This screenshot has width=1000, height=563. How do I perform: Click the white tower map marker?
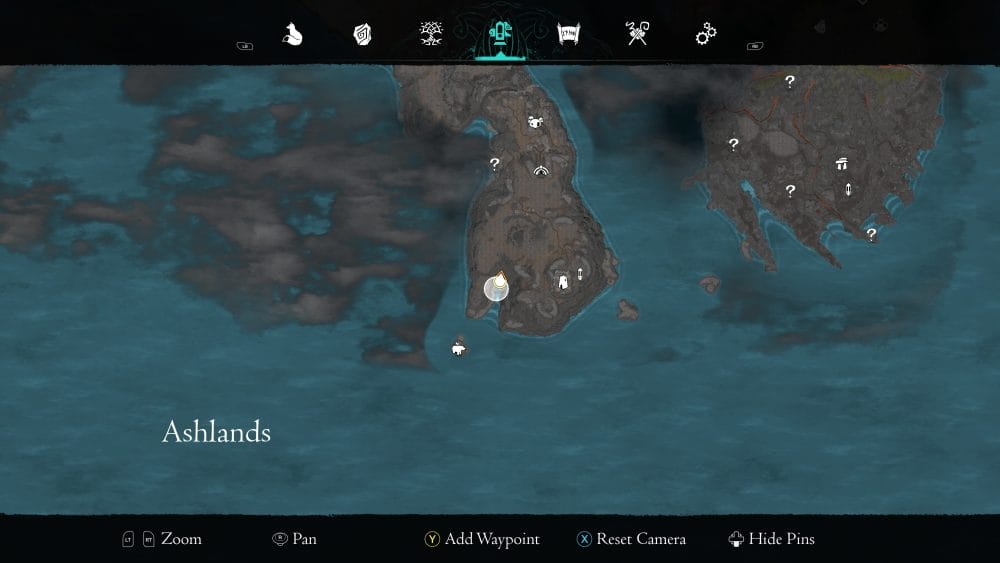[563, 283]
